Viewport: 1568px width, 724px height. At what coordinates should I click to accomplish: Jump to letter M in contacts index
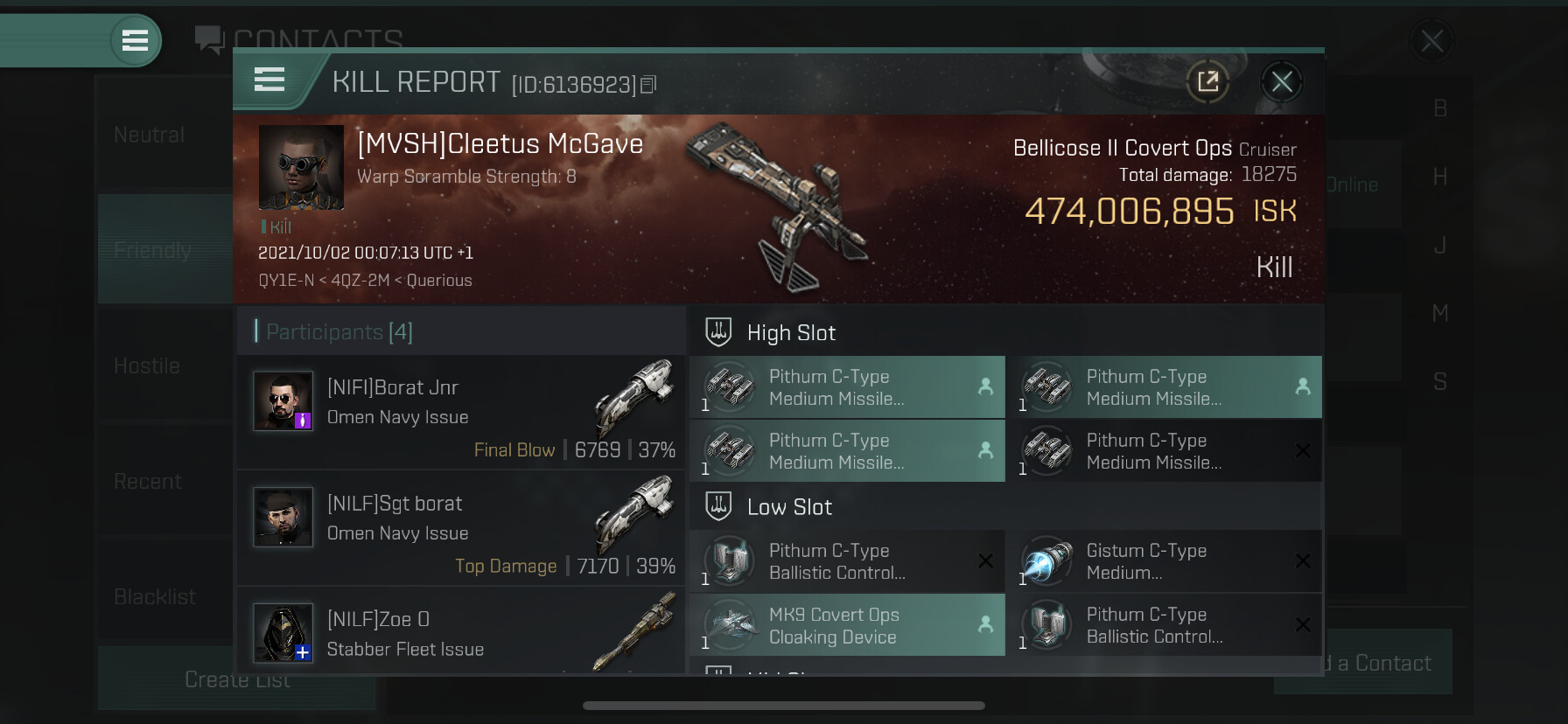1439,313
